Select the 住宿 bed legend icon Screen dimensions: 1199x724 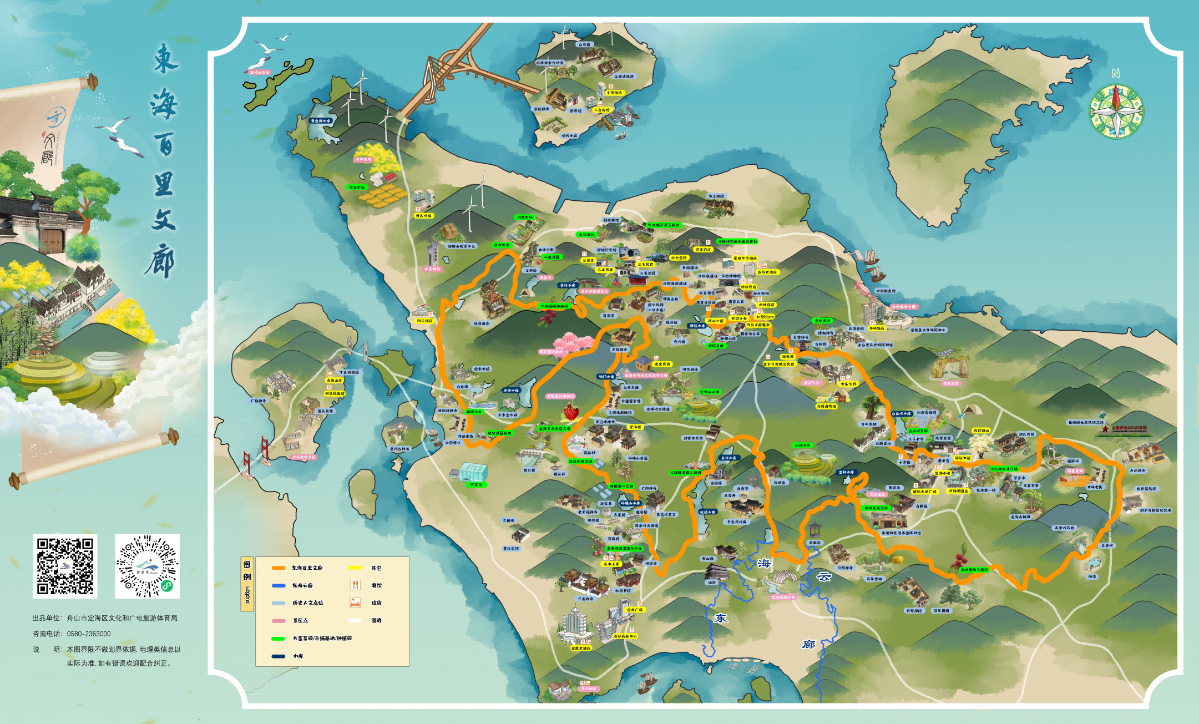pyautogui.click(x=356, y=603)
